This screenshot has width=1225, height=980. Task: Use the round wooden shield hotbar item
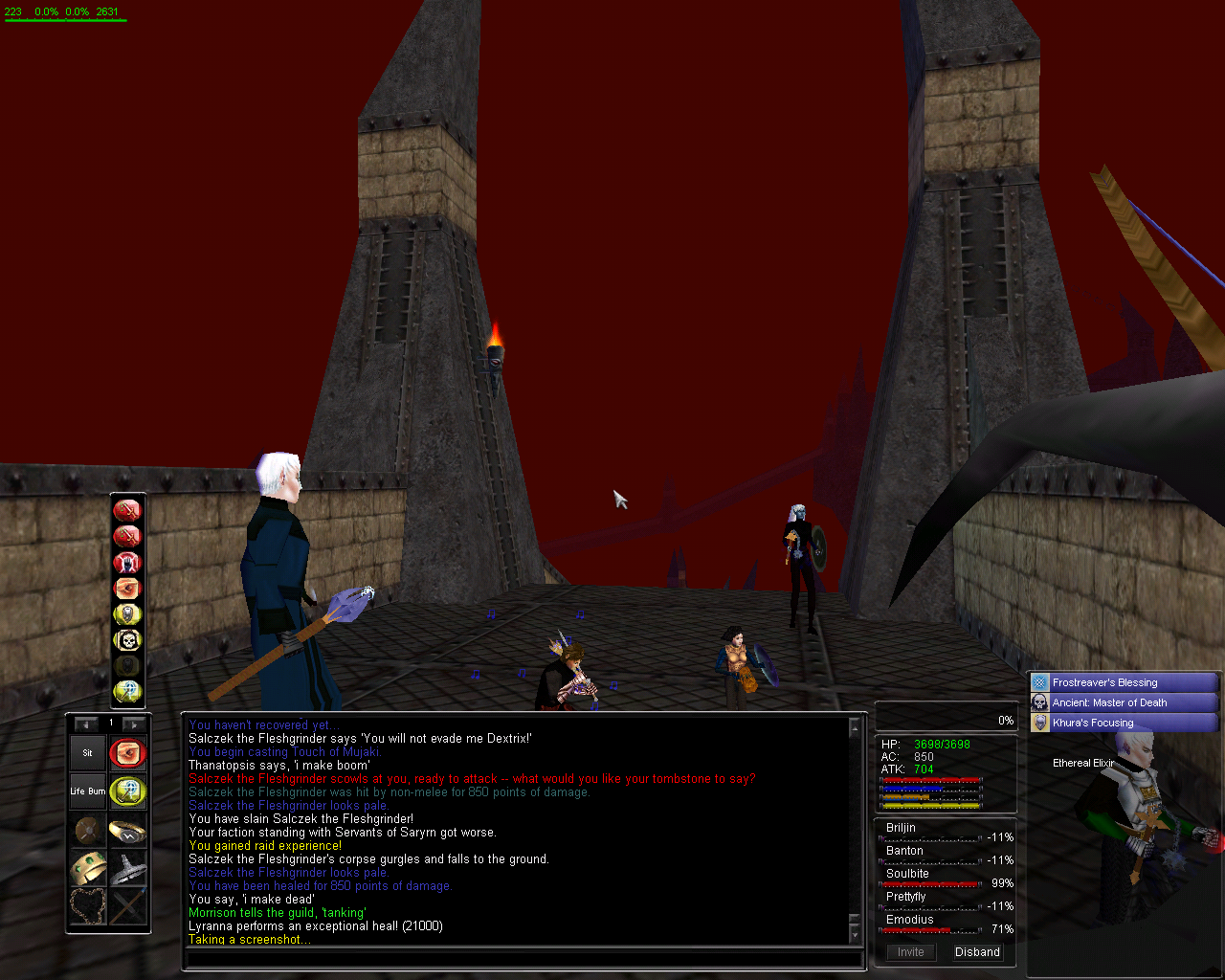pos(87,830)
